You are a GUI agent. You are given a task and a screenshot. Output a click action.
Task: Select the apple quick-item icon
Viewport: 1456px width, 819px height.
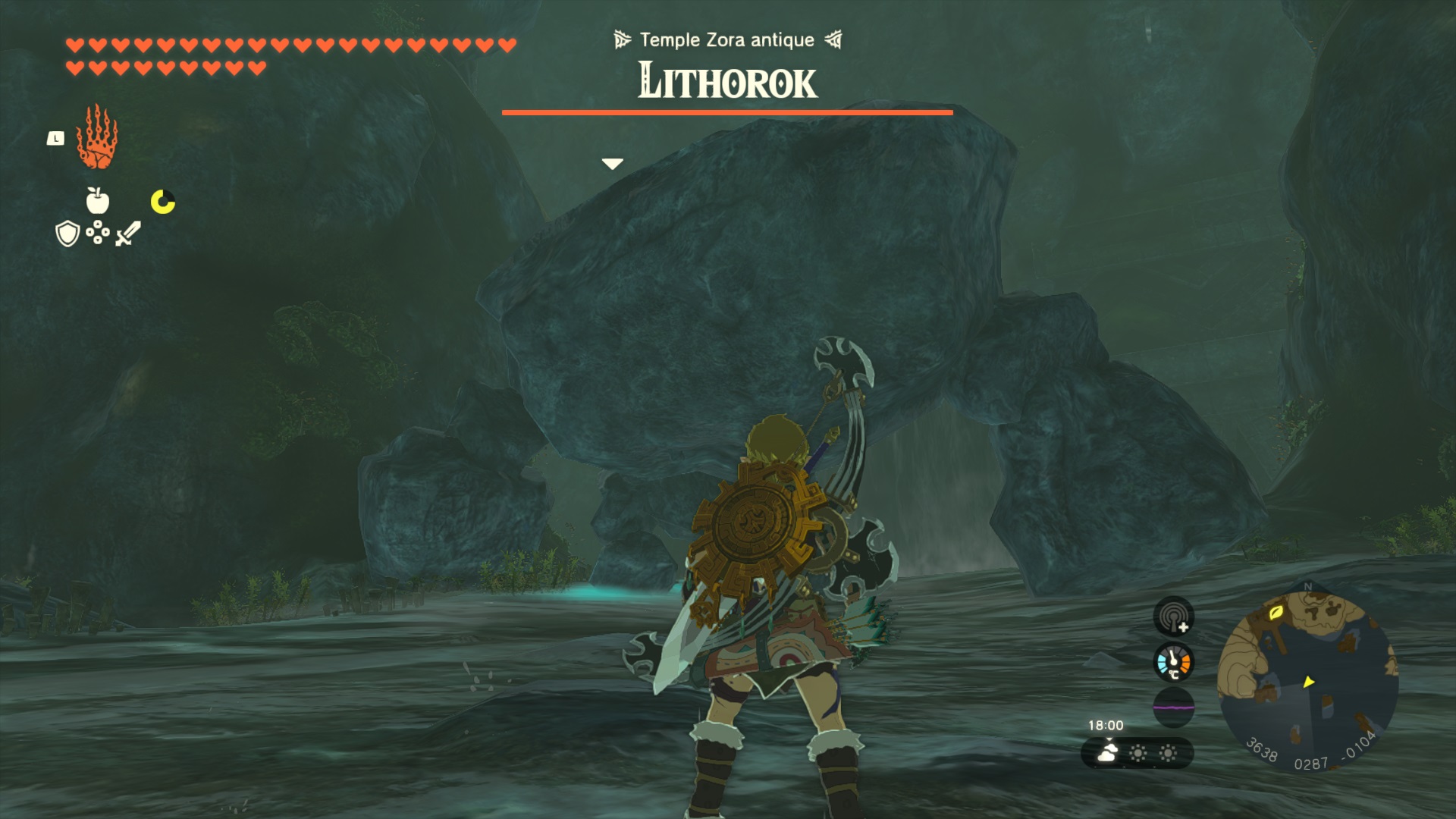pyautogui.click(x=98, y=201)
